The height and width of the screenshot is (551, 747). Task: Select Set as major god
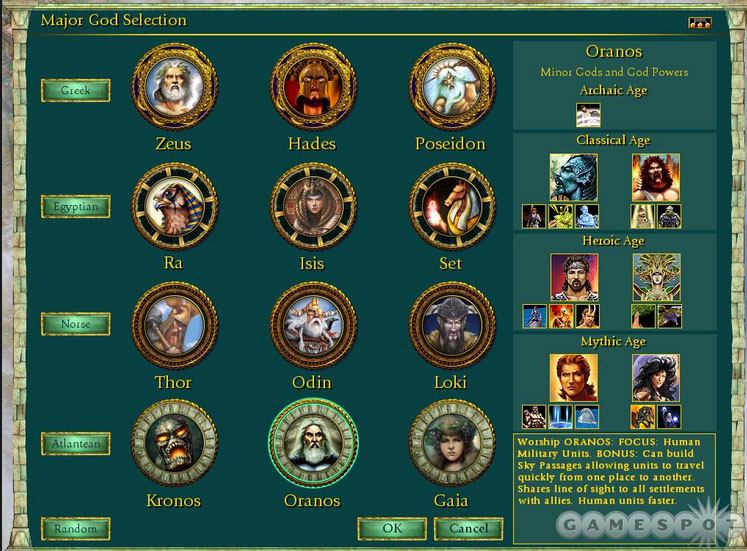click(450, 206)
